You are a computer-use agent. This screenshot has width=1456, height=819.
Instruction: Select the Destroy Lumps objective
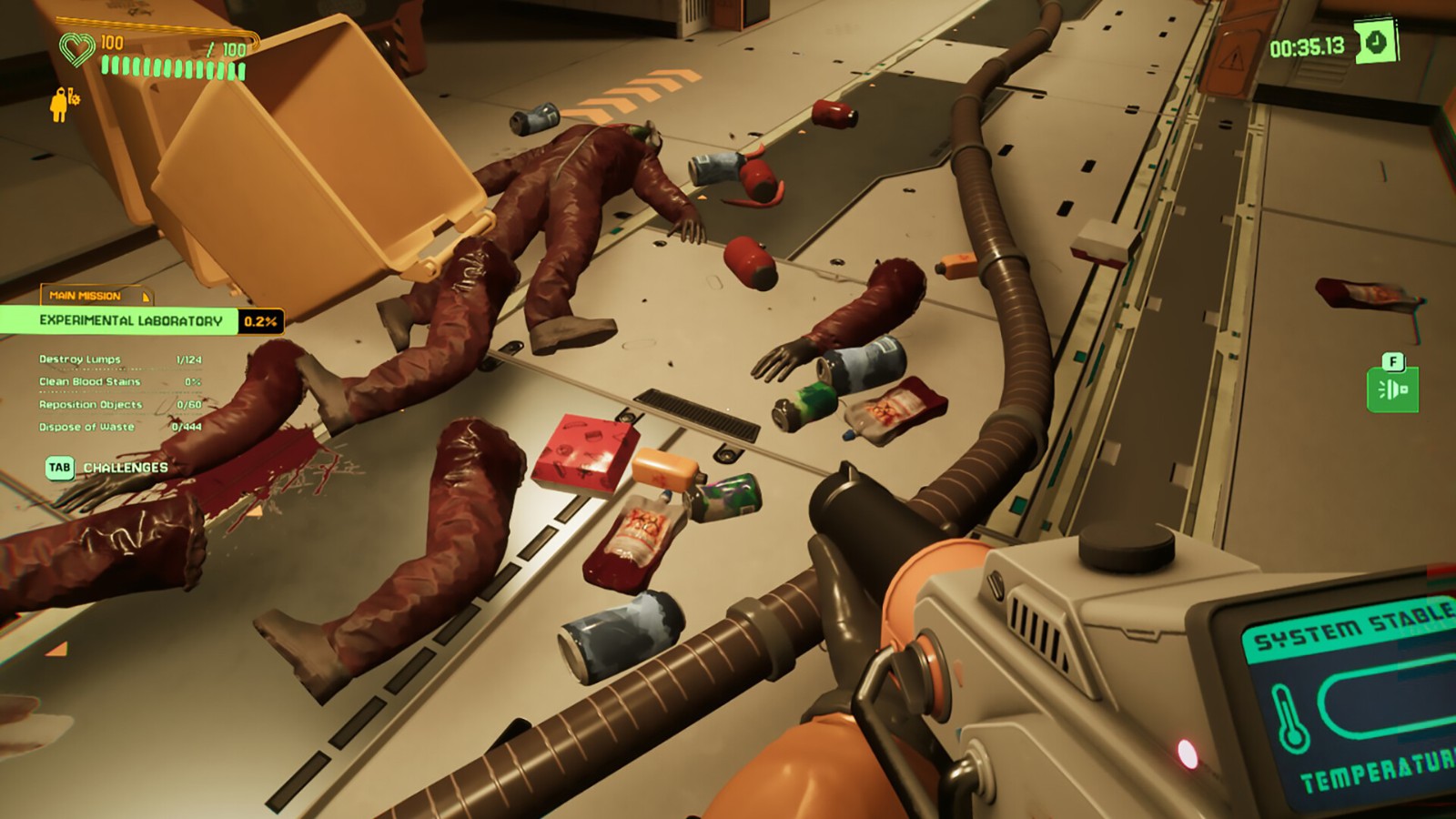coord(80,359)
